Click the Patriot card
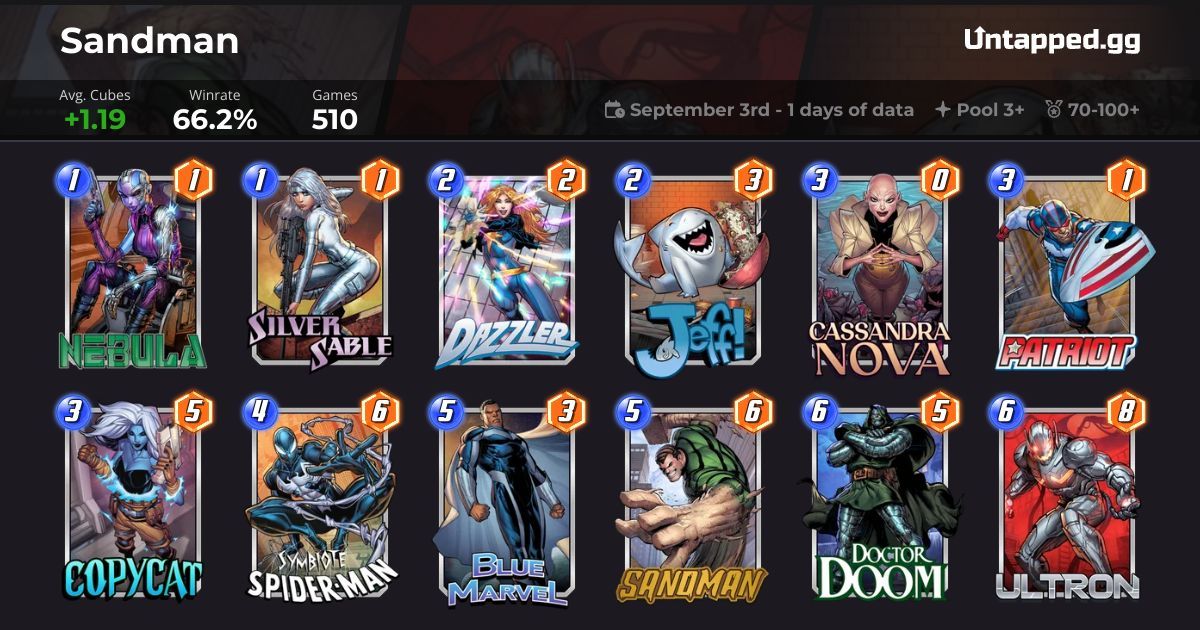Screen dimensions: 1200x630 [1066, 270]
